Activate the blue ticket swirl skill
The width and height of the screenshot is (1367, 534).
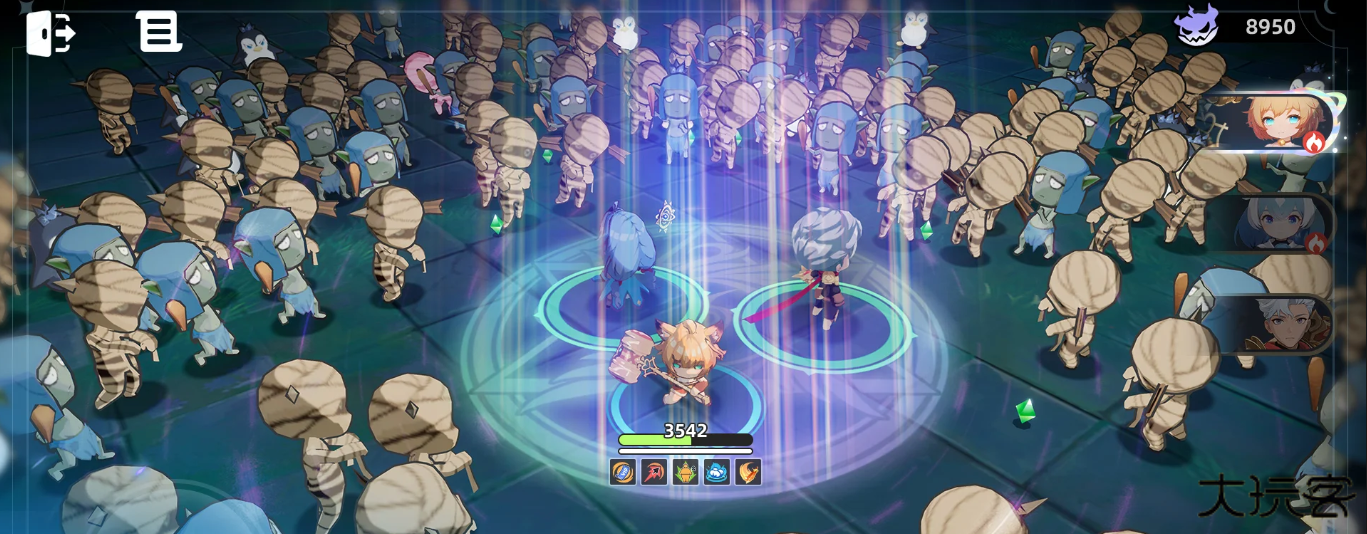pyautogui.click(x=623, y=472)
